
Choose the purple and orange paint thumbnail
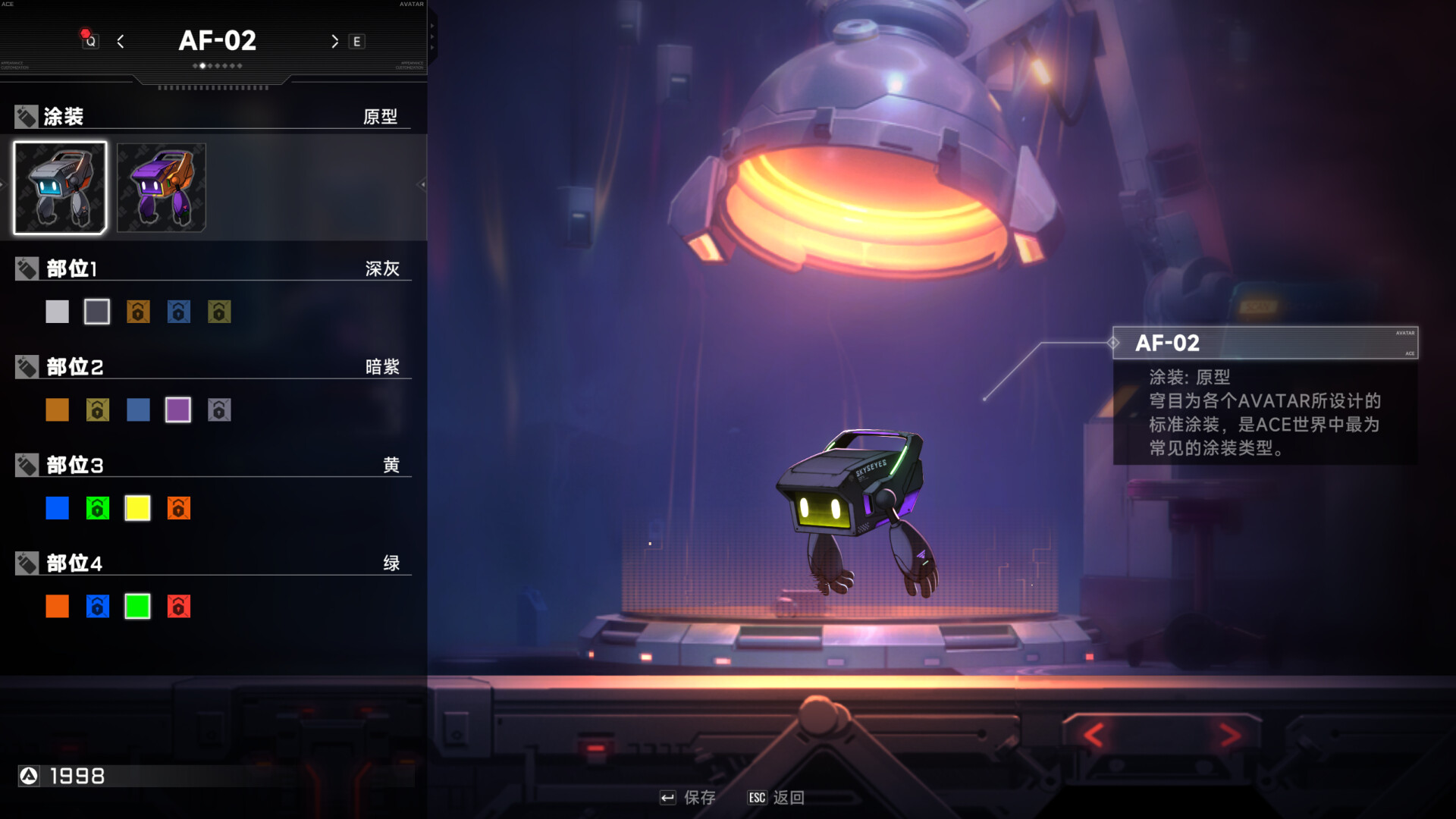tap(161, 187)
